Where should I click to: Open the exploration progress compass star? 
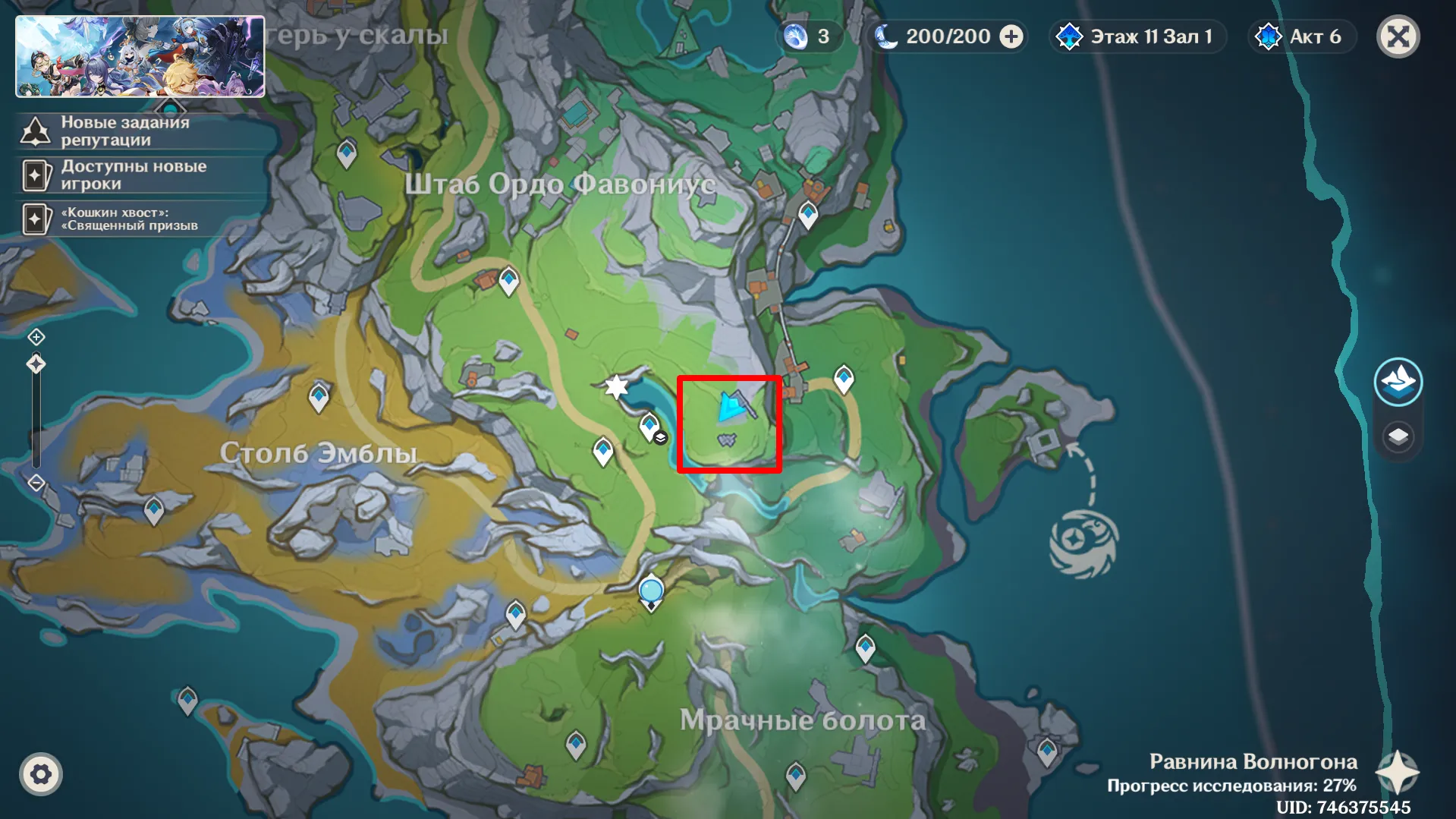pos(1398,773)
